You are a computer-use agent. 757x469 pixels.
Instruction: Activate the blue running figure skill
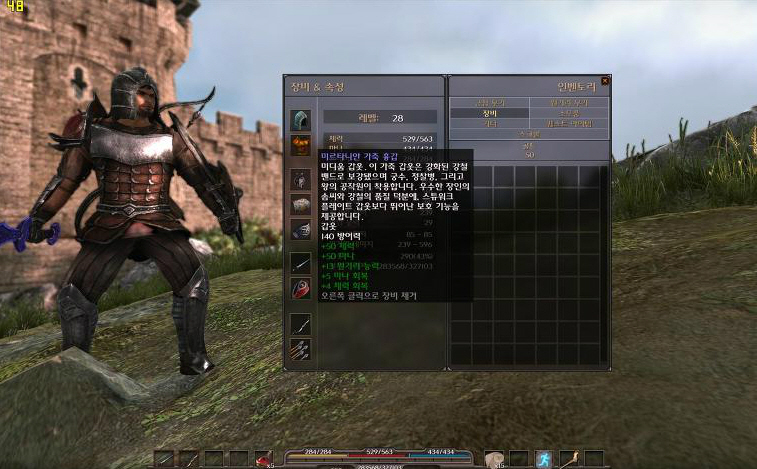543,459
